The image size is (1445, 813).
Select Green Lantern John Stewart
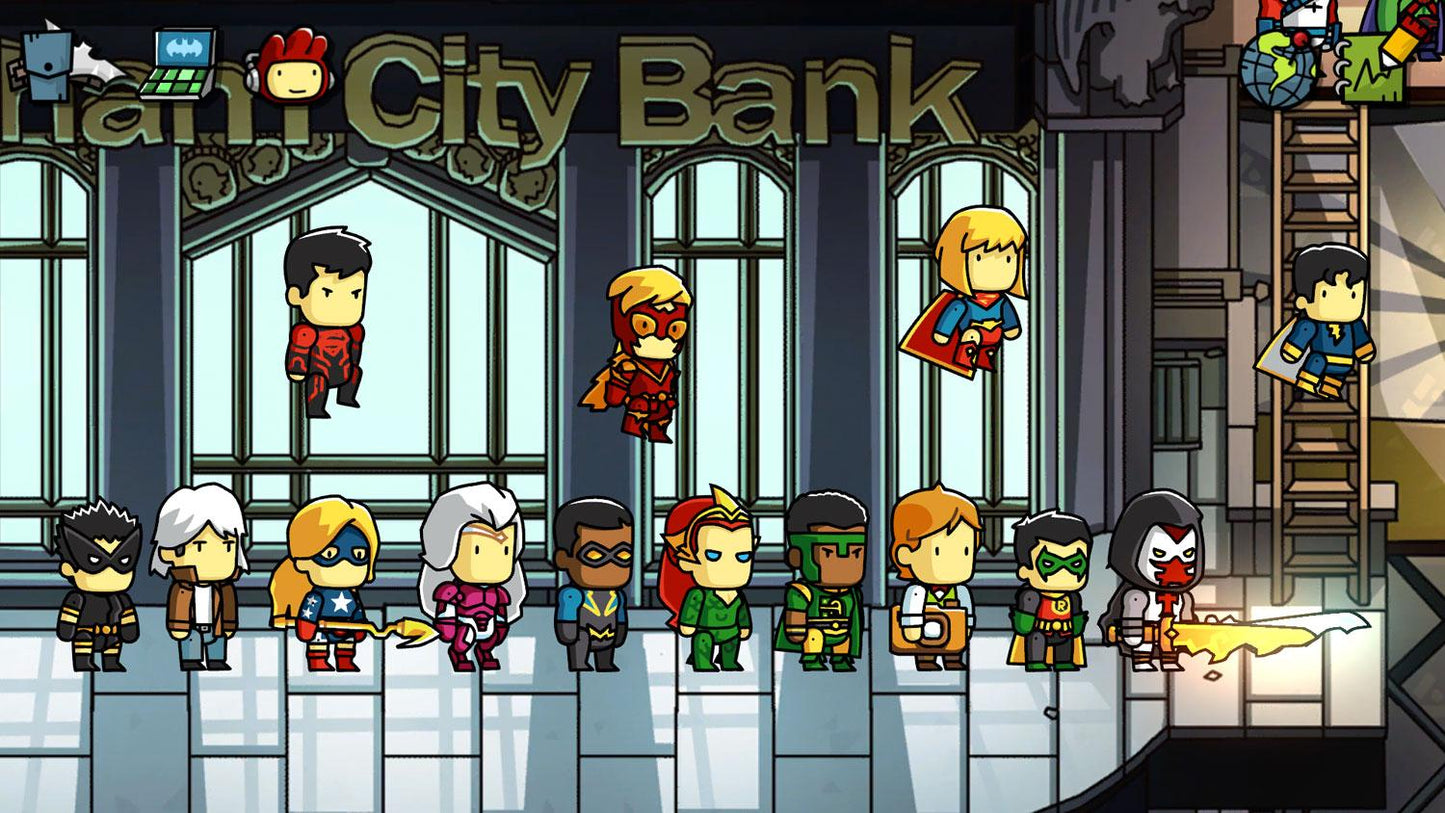point(830,580)
